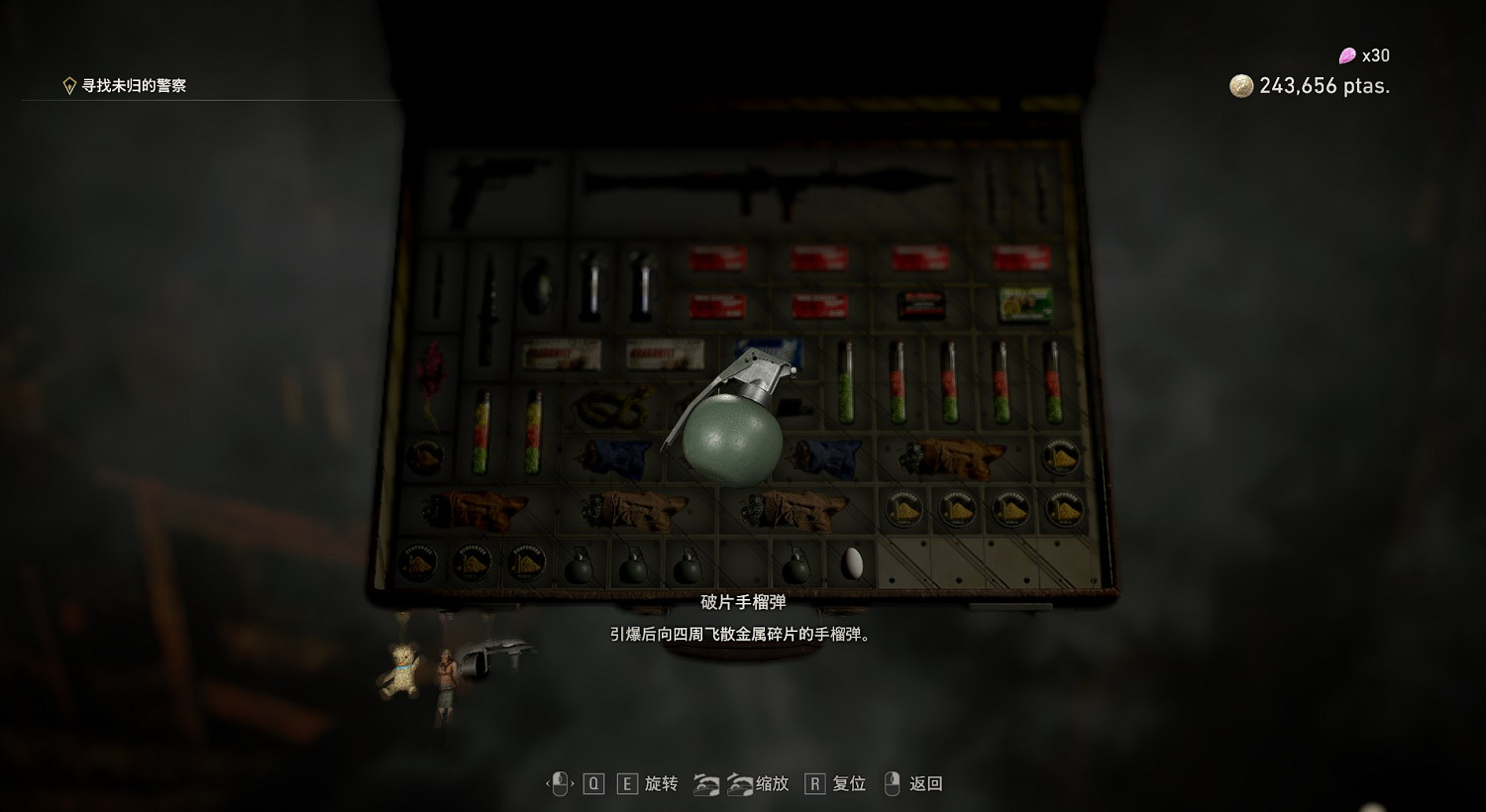Screen dimensions: 1486x812
Task: Select the blue cloth bundle item
Action: click(x=614, y=456)
